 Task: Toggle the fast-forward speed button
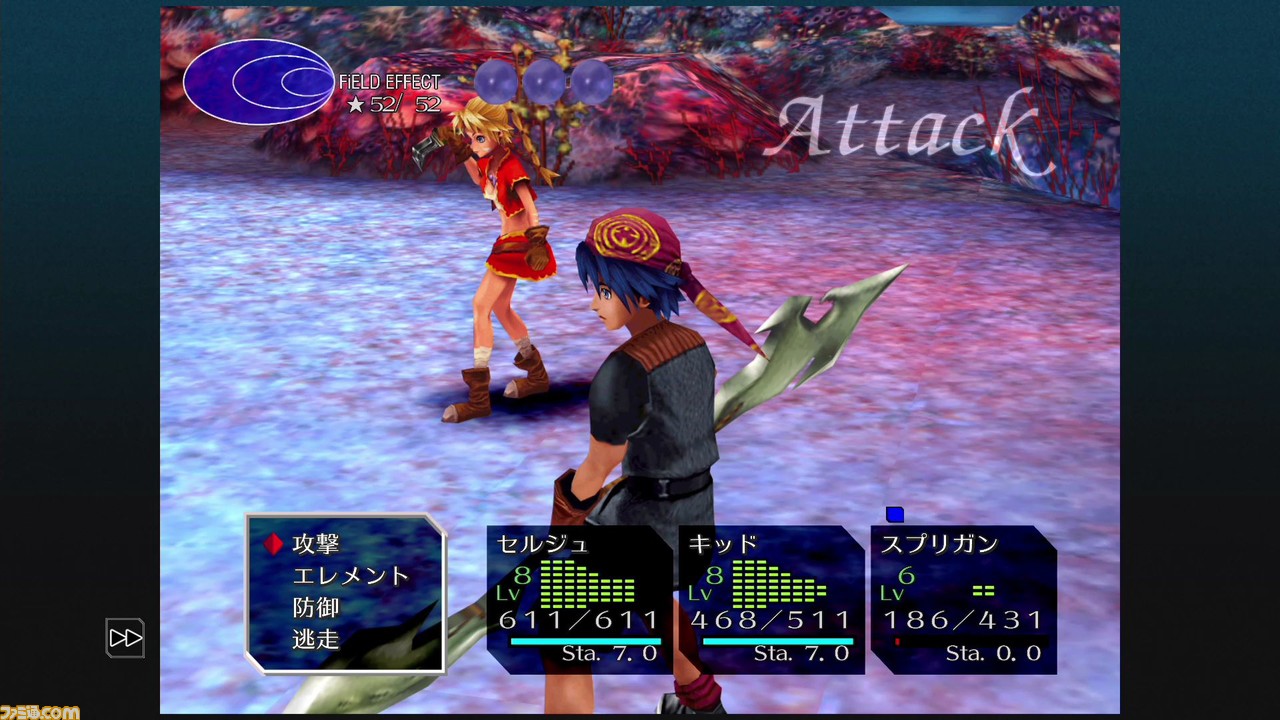126,638
